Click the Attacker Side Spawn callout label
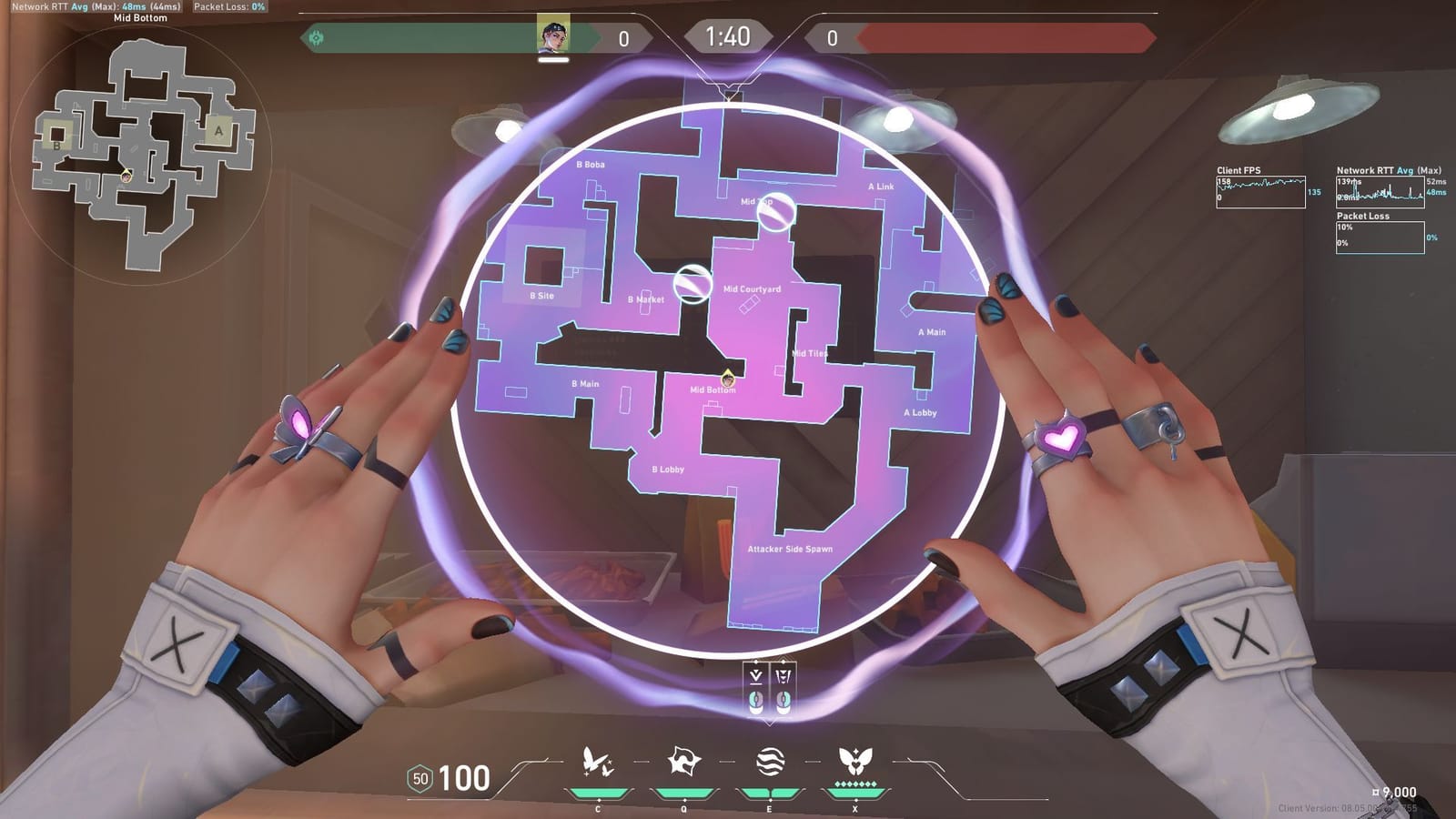 coord(790,550)
